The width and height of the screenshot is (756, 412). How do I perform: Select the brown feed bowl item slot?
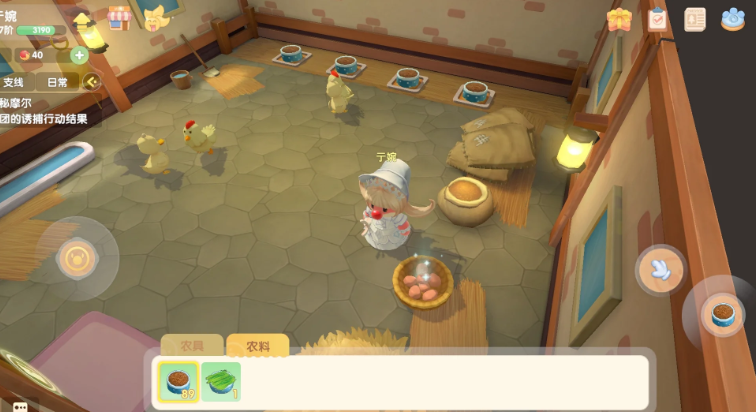pos(178,381)
